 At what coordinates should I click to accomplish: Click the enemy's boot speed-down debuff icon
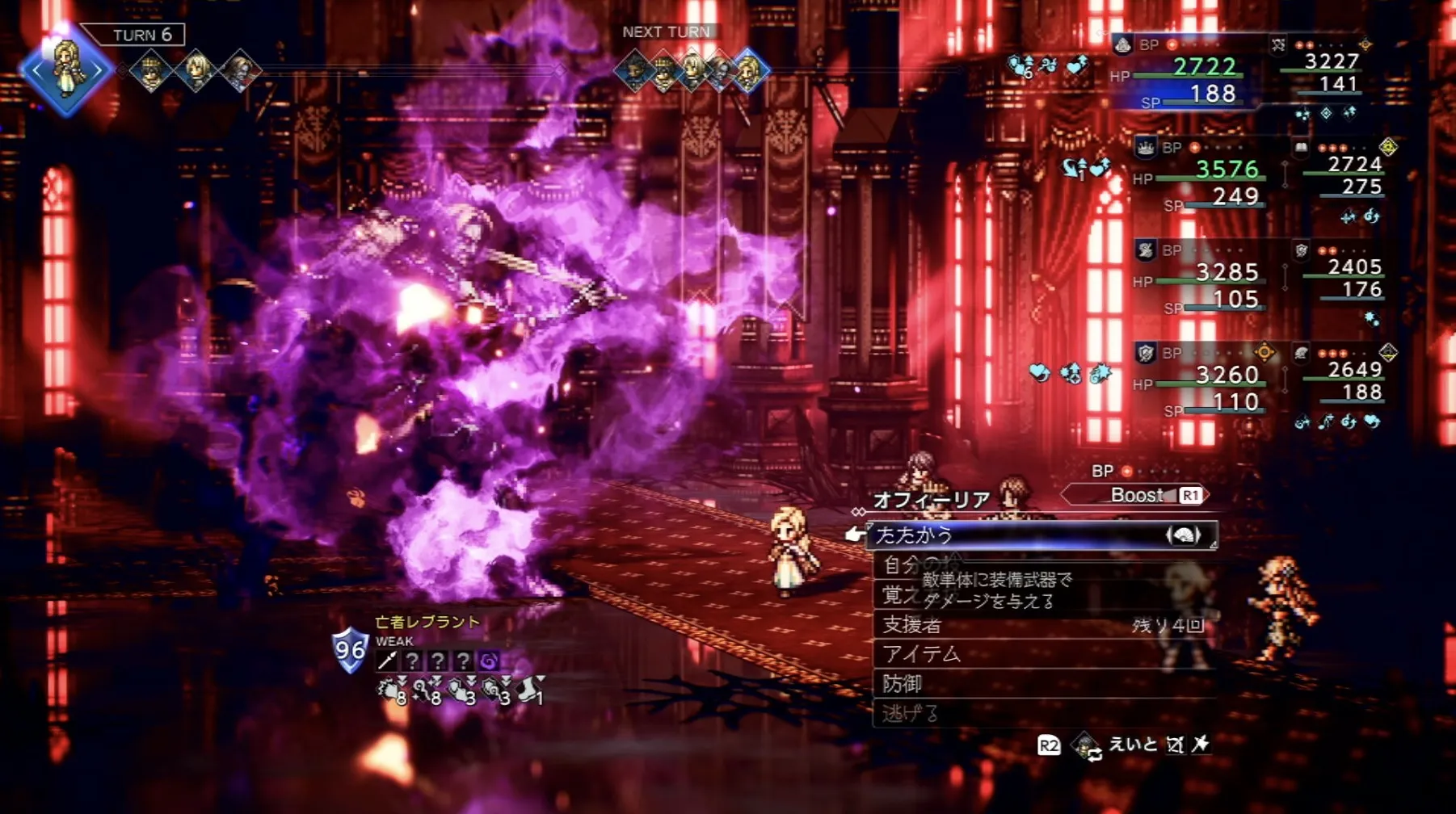pyautogui.click(x=530, y=690)
